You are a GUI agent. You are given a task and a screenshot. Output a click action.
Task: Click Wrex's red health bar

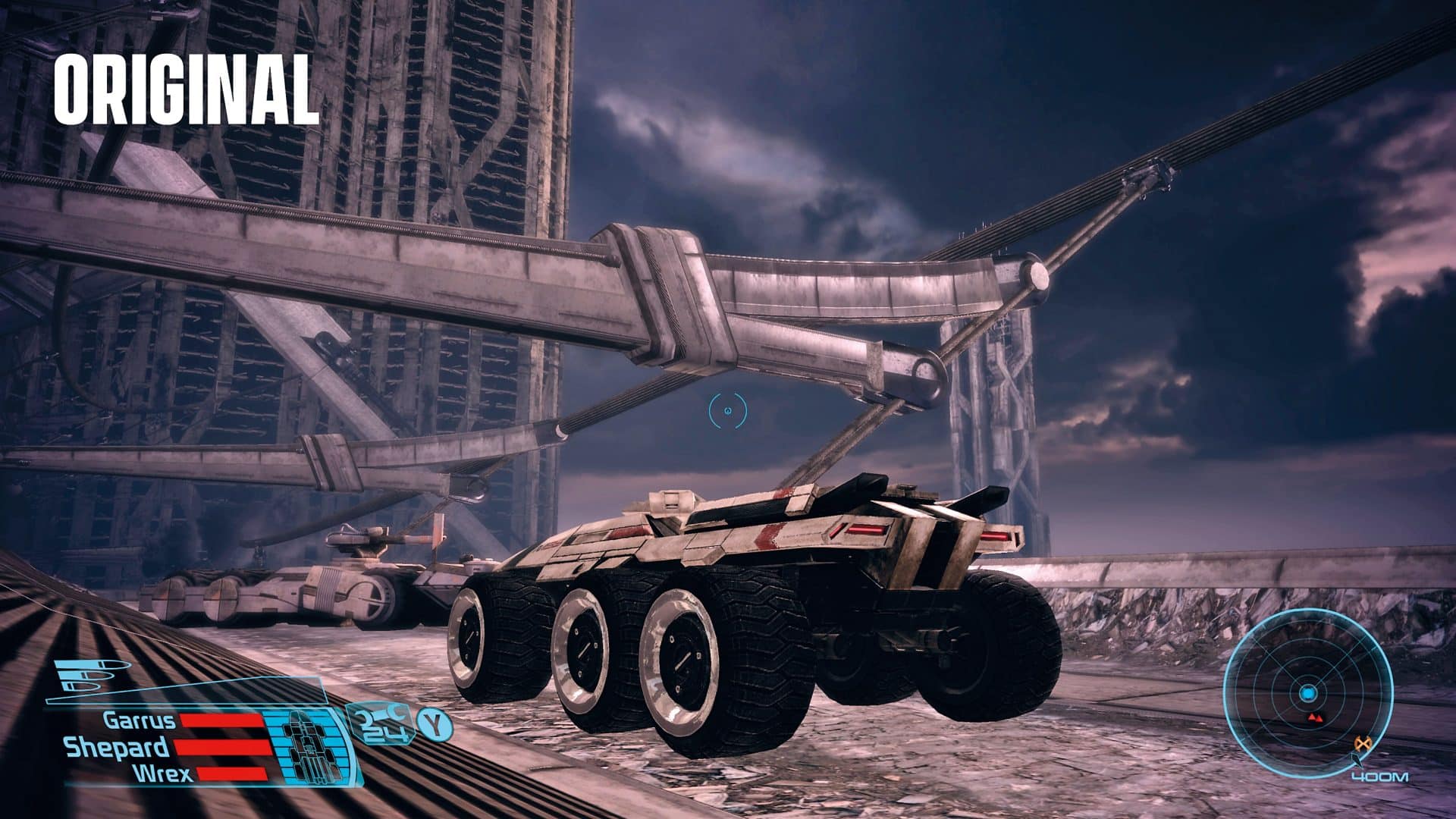pyautogui.click(x=231, y=773)
